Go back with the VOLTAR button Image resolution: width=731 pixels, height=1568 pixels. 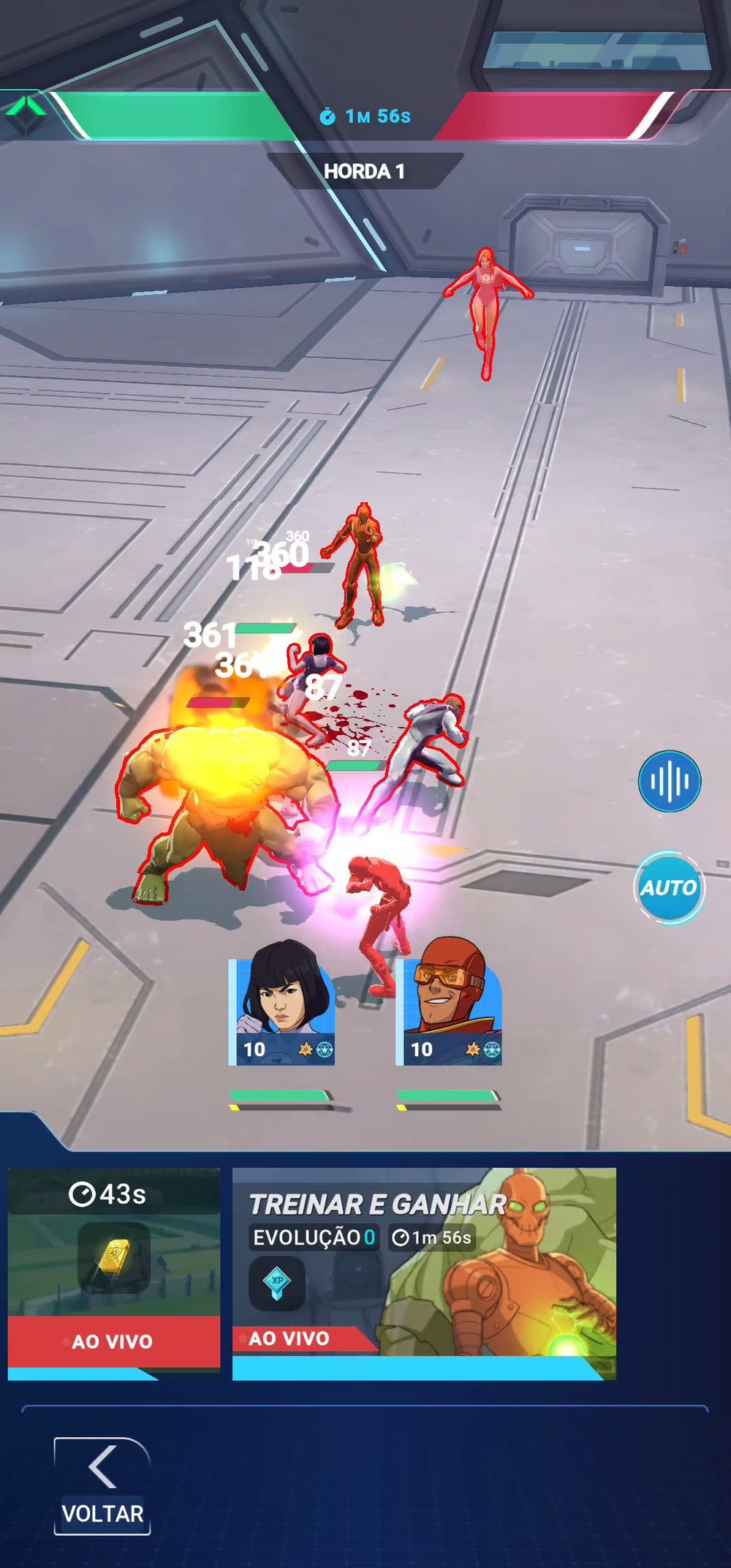point(102,1485)
